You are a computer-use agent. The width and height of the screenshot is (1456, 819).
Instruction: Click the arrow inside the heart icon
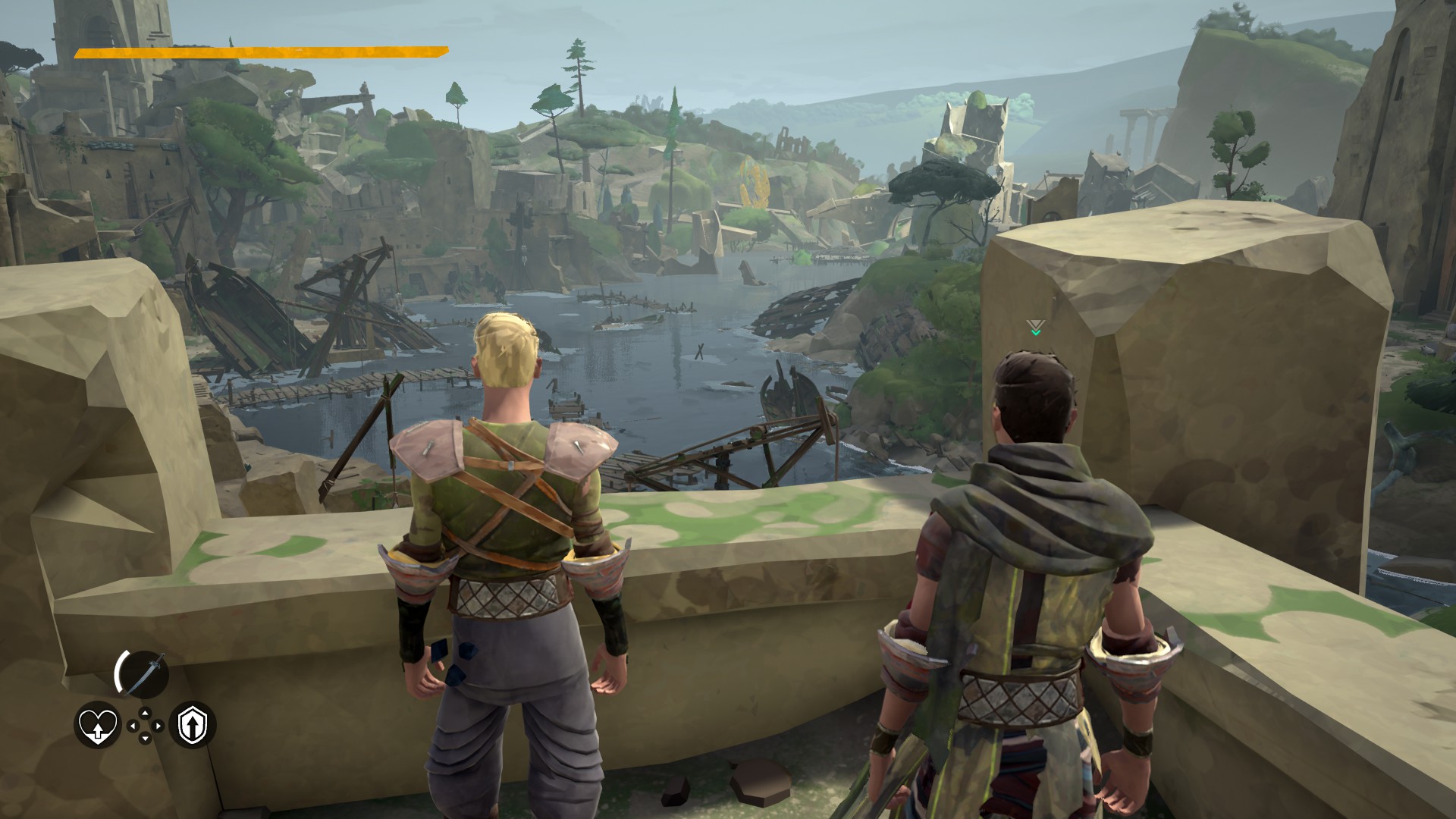click(x=98, y=730)
